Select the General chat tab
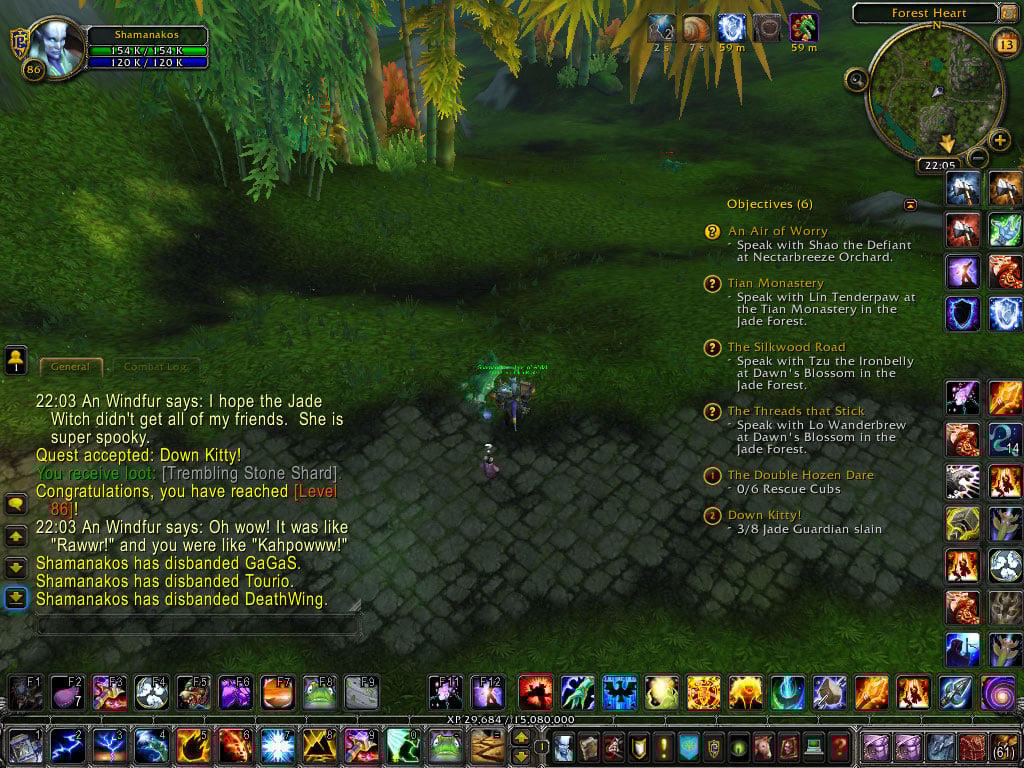1024x768 pixels. pyautogui.click(x=70, y=367)
